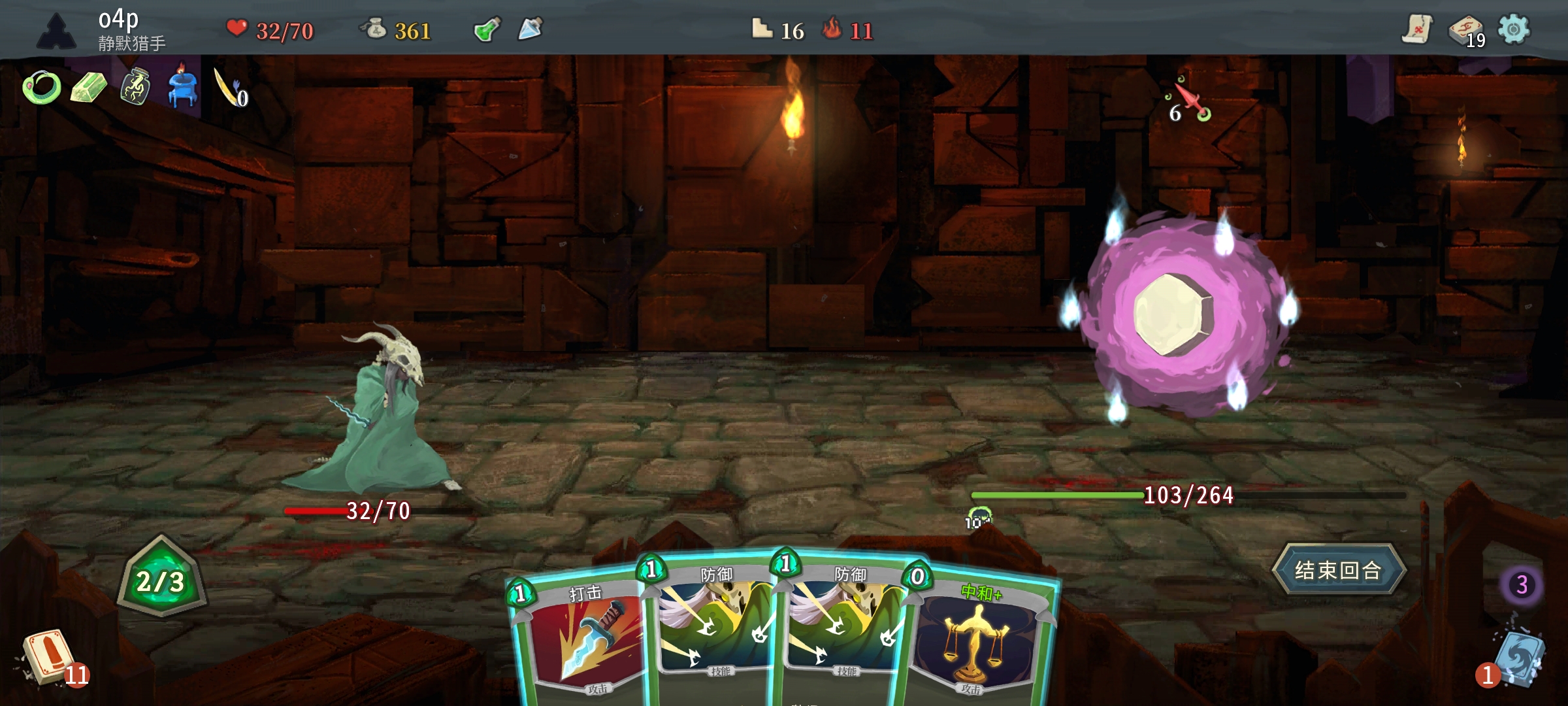End the turn with 结束回合 button

pyautogui.click(x=1338, y=570)
